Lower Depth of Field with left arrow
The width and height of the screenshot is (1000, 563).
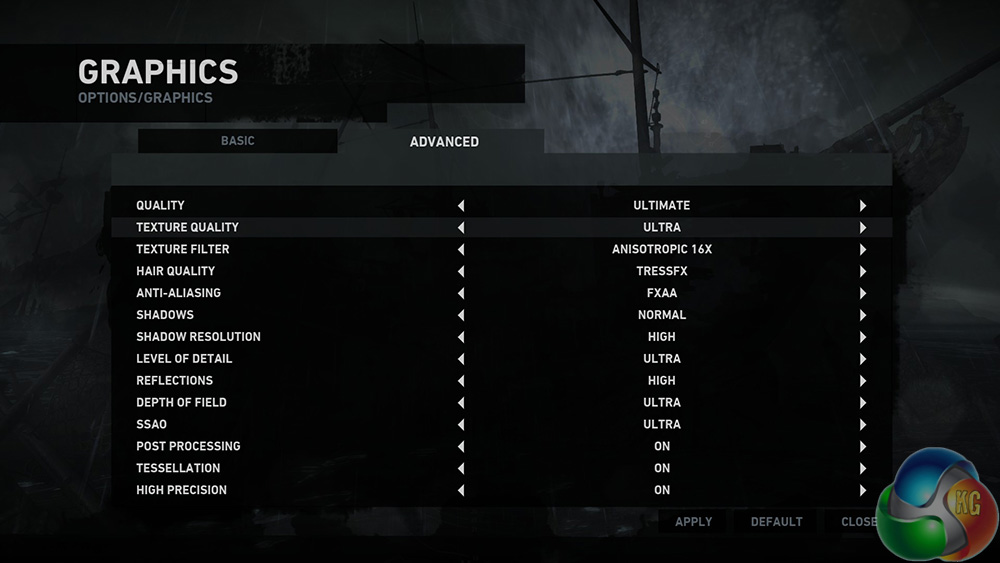point(461,403)
